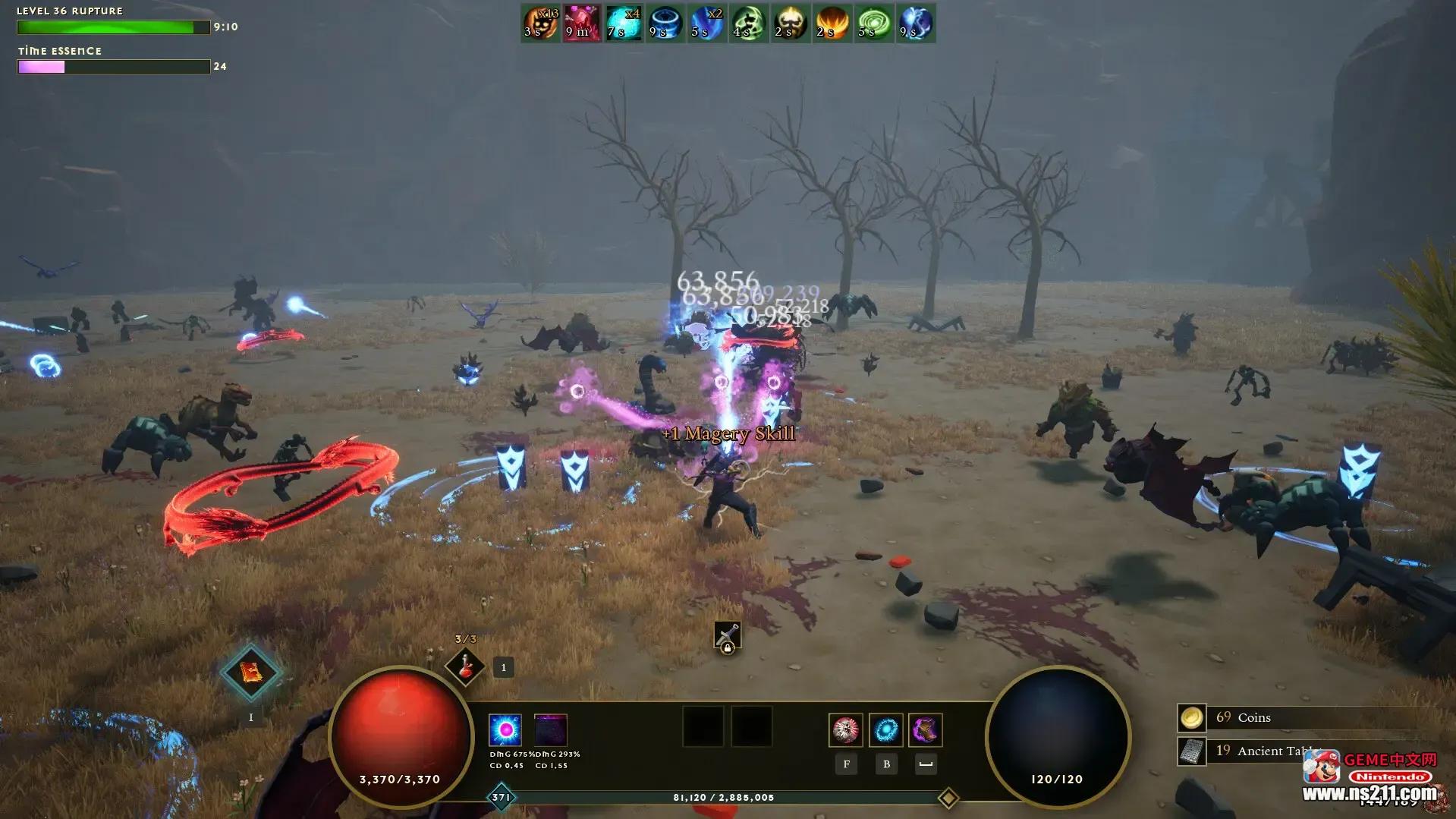Activate the purple boot dash ability
Screen dimensions: 1456x819
(926, 730)
